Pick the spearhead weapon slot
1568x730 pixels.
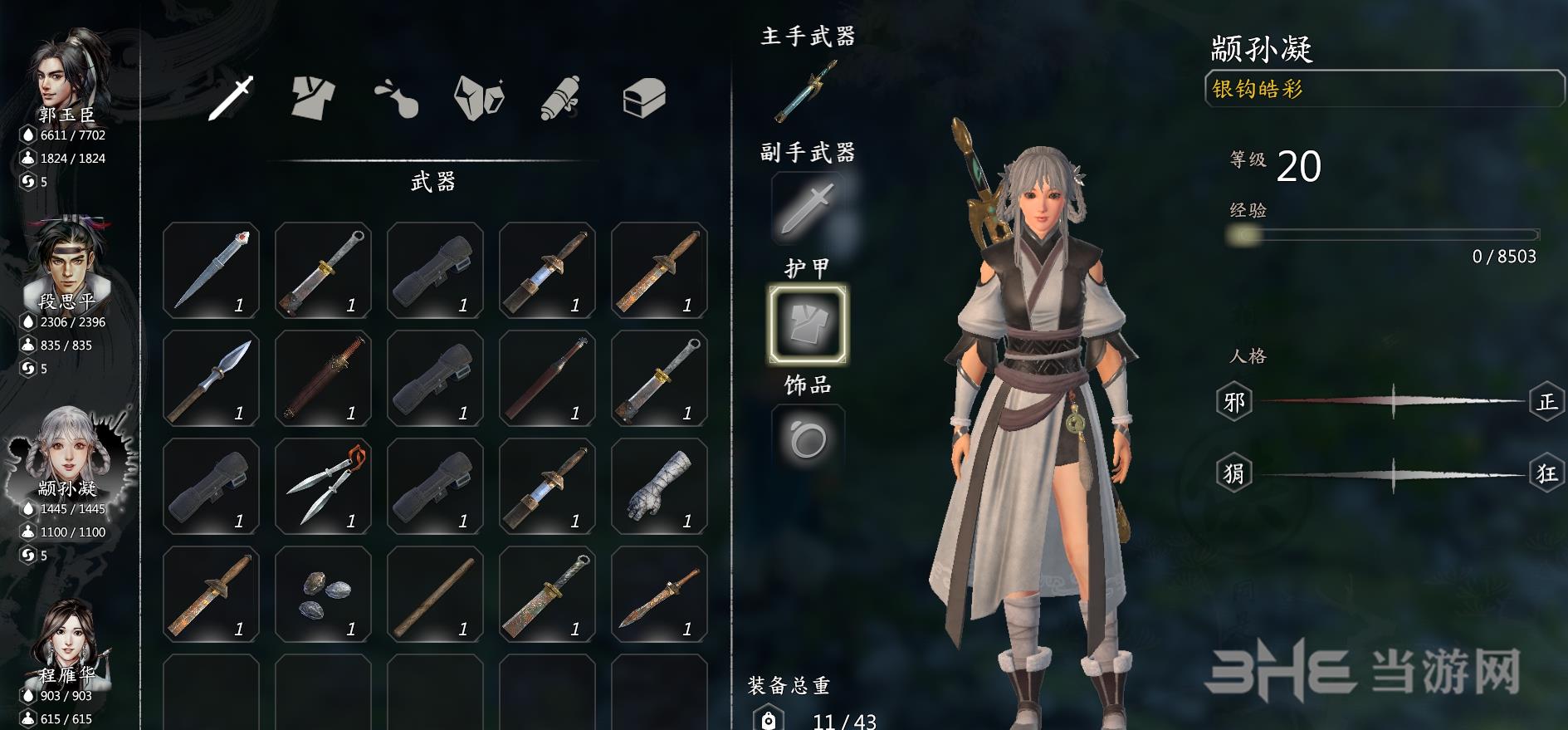coord(211,378)
